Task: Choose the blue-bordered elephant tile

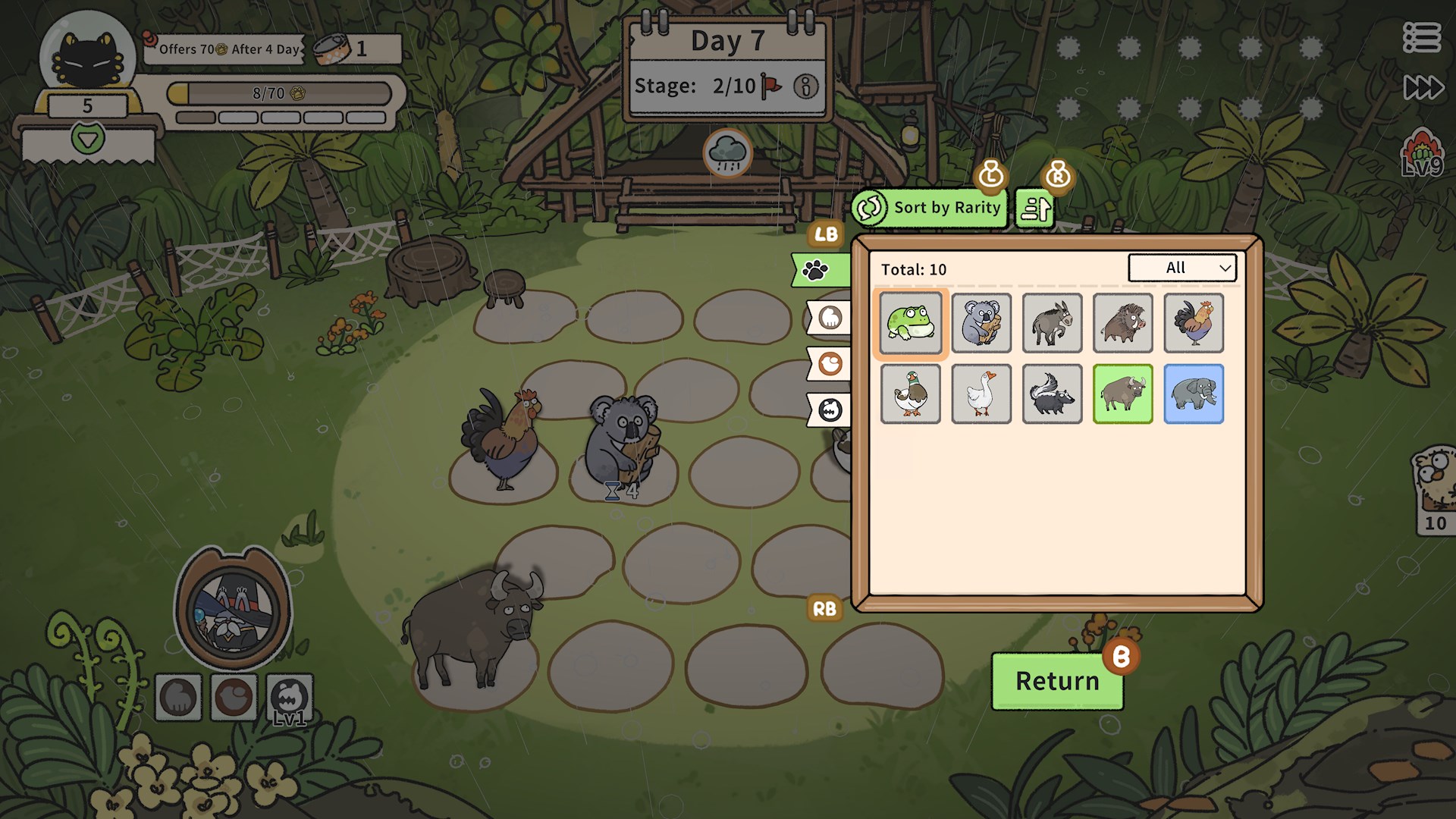Action: click(1194, 394)
